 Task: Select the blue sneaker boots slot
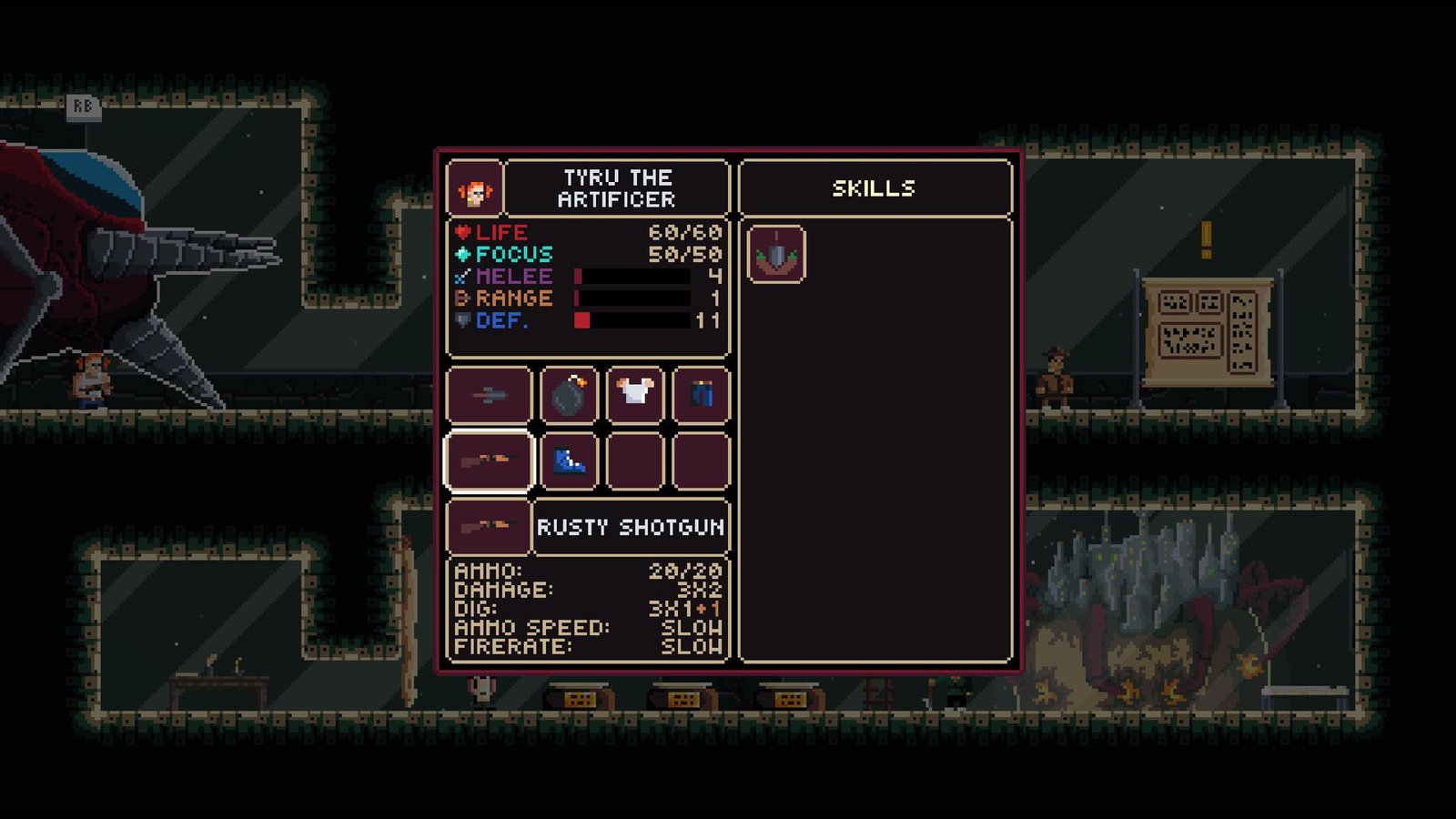(x=569, y=461)
